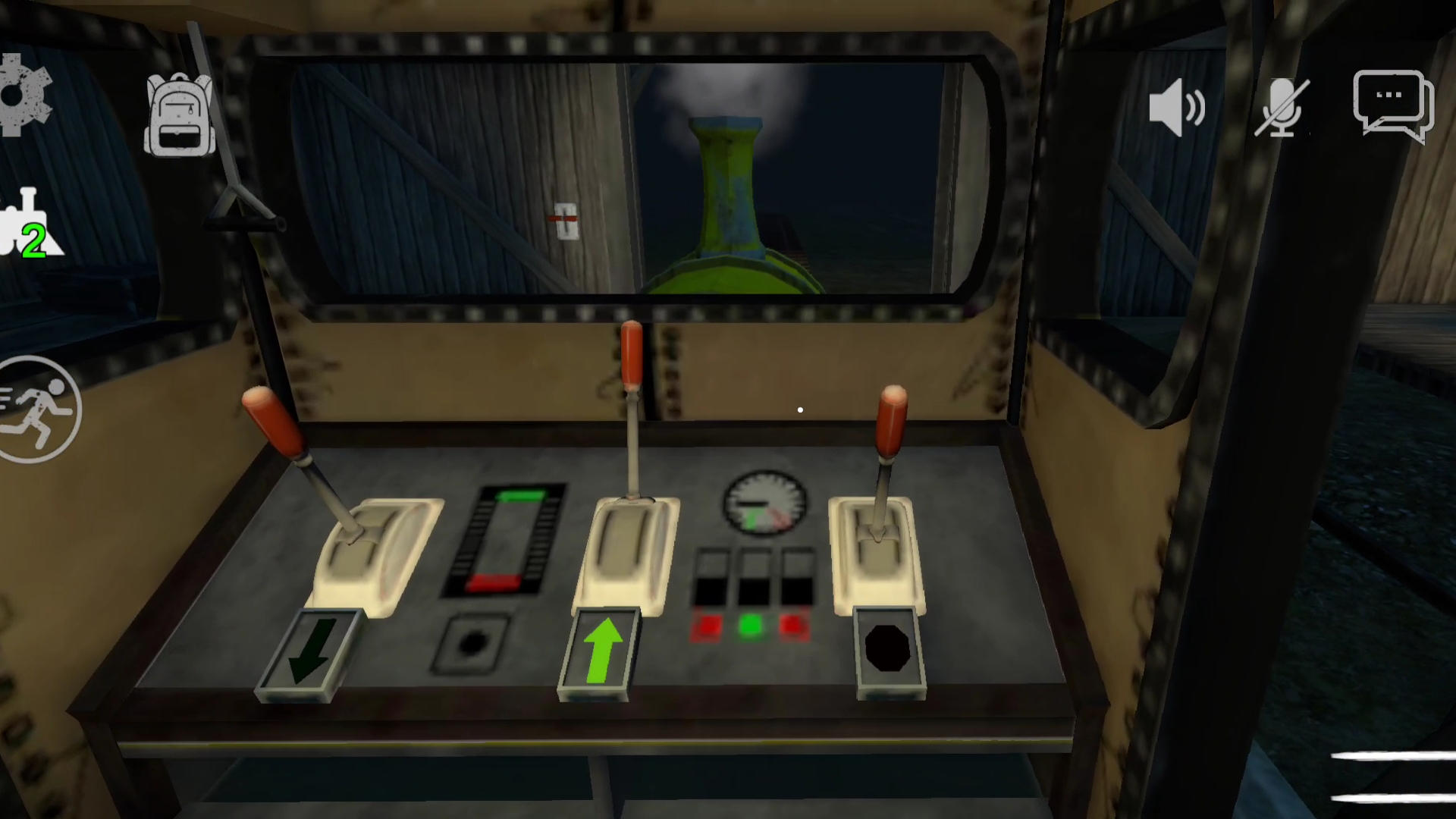1456x819 pixels.
Task: Tap the sprint running icon
Action: 38,409
